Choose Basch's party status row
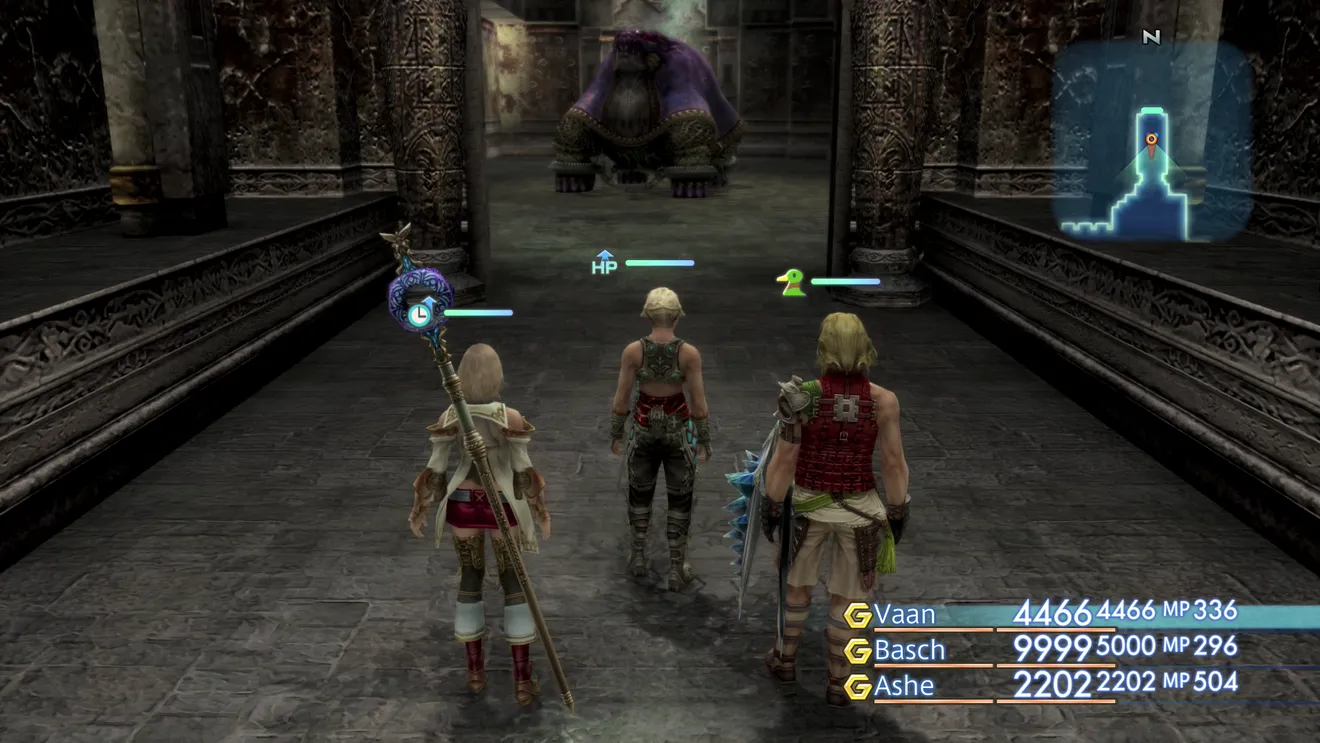Viewport: 1320px width, 743px height. (909, 650)
